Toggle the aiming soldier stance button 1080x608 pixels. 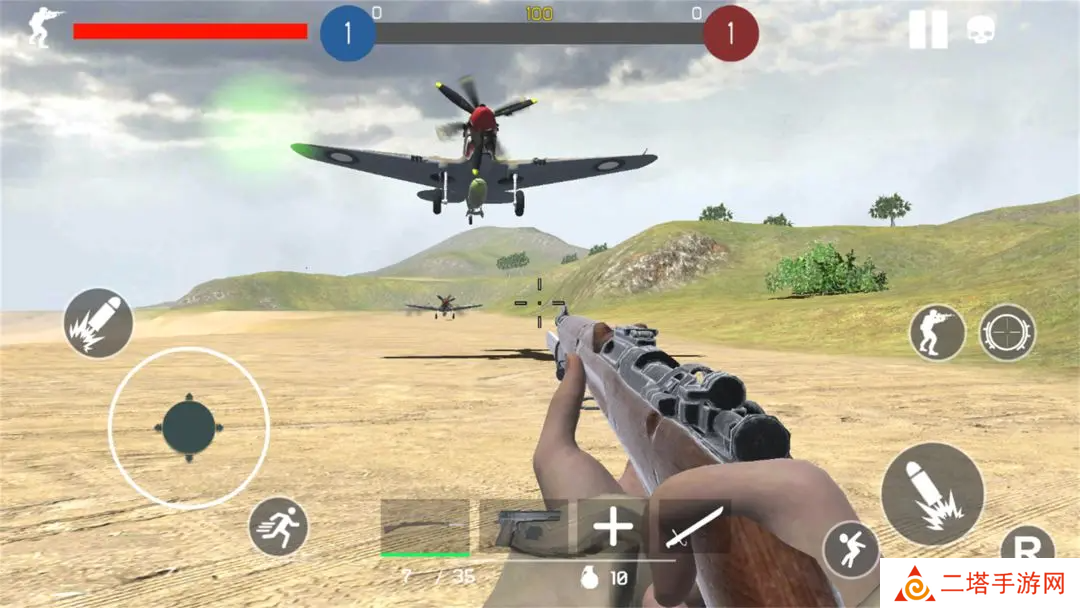pos(937,333)
